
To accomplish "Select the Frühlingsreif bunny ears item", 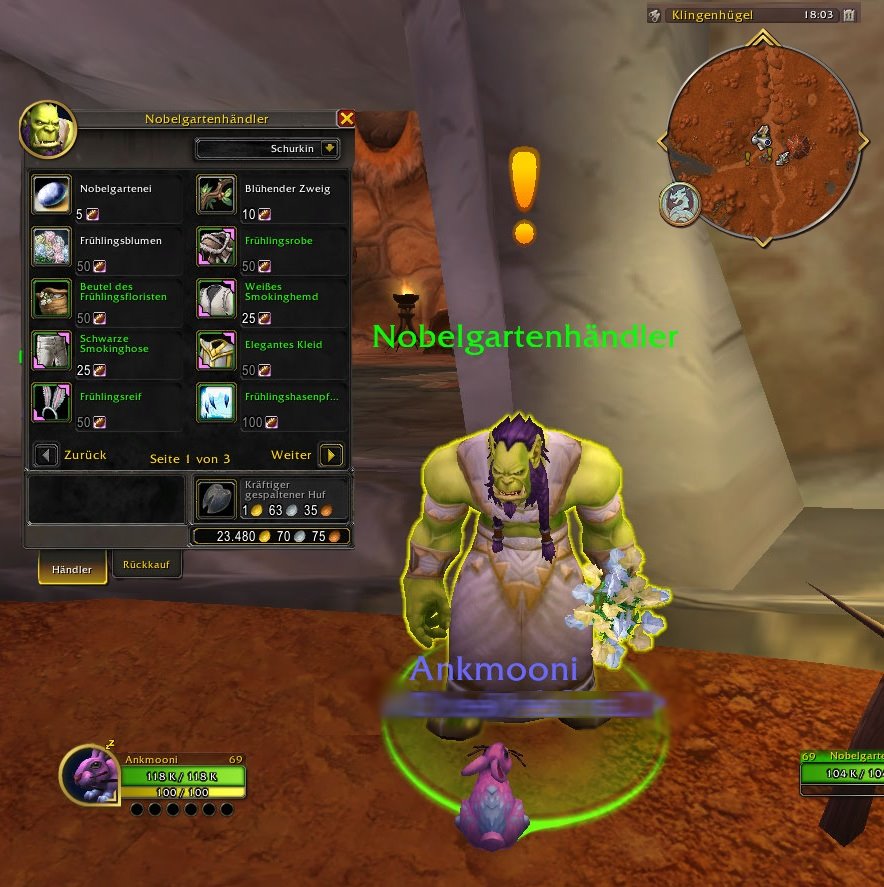I will [50, 402].
